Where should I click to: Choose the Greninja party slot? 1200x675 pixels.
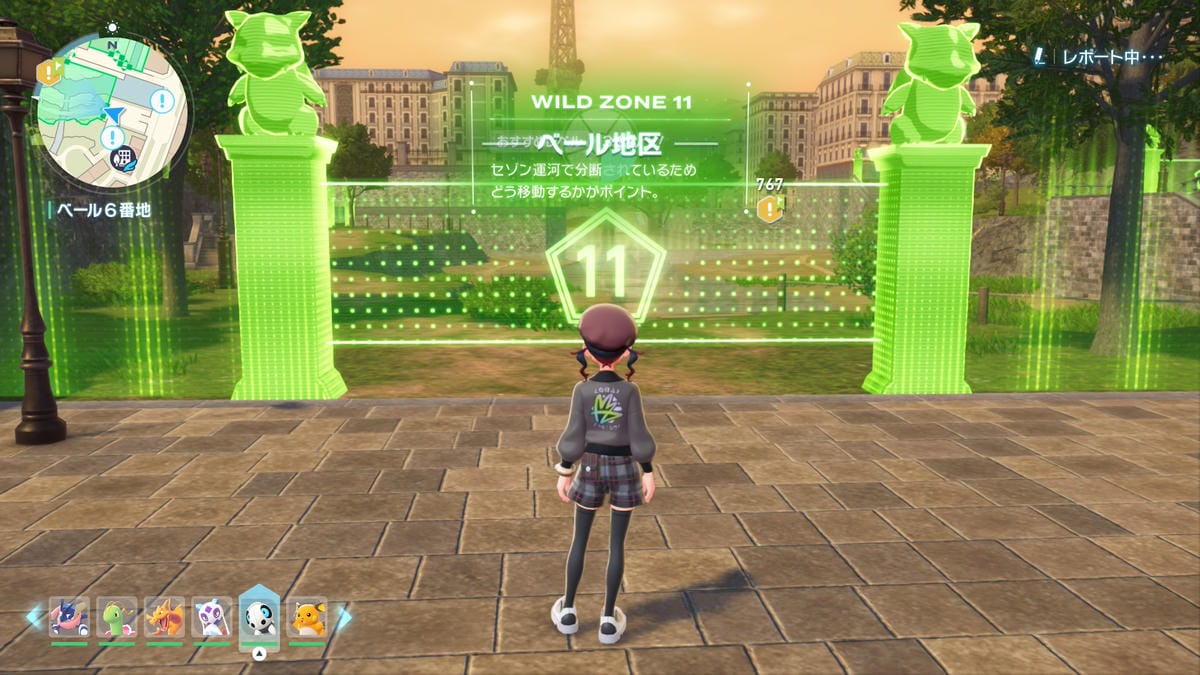[69, 618]
